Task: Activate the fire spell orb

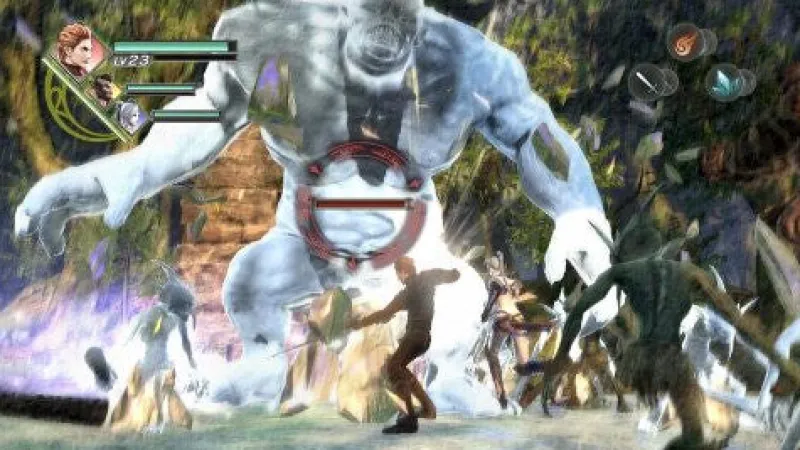Action: tap(685, 42)
